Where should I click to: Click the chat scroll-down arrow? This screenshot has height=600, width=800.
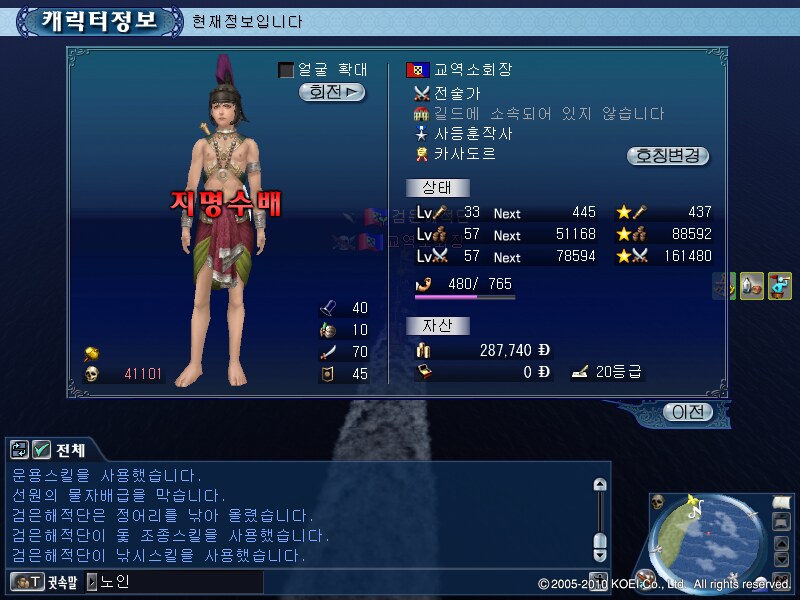599,553
